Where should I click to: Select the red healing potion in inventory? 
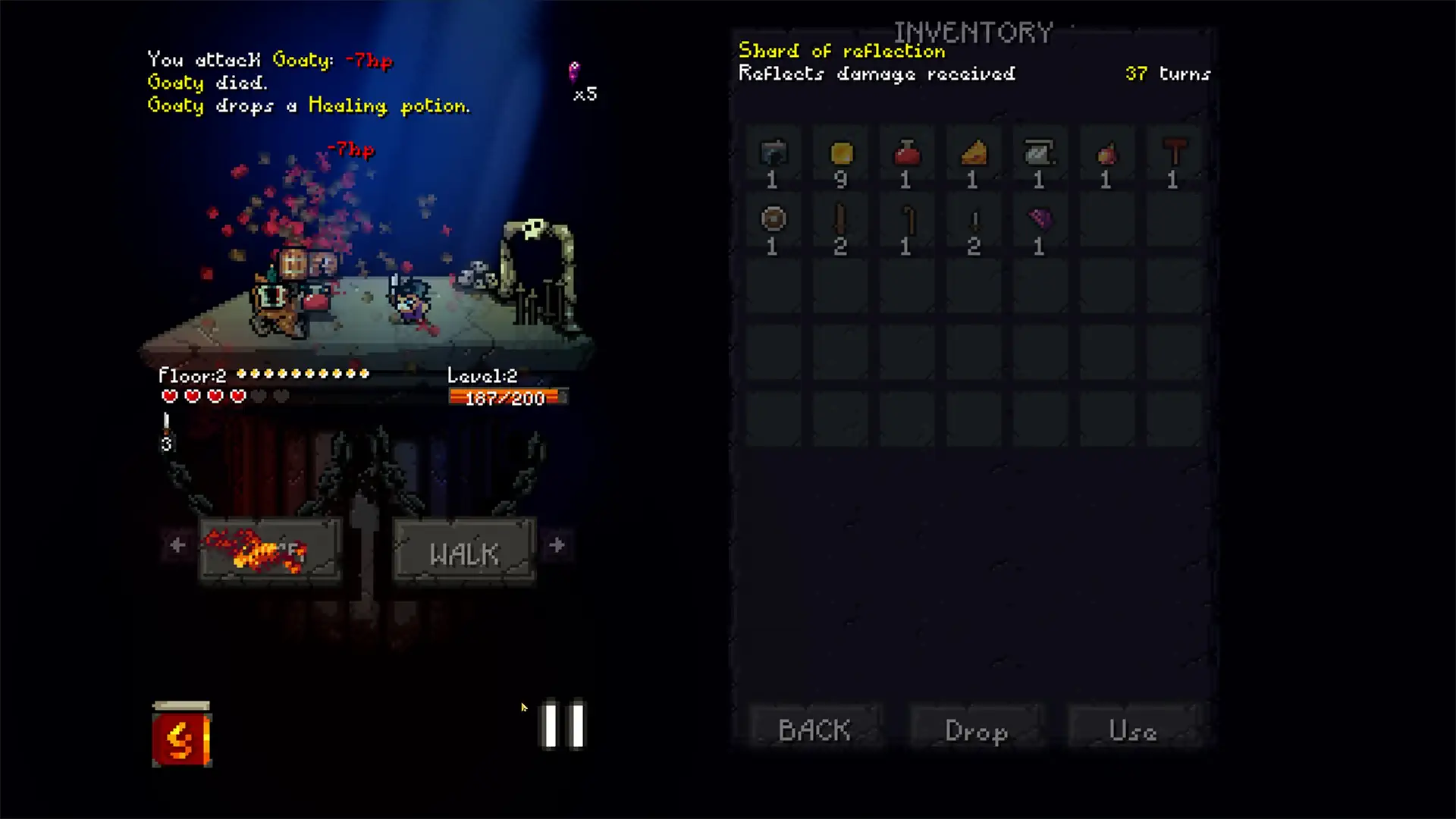click(906, 155)
